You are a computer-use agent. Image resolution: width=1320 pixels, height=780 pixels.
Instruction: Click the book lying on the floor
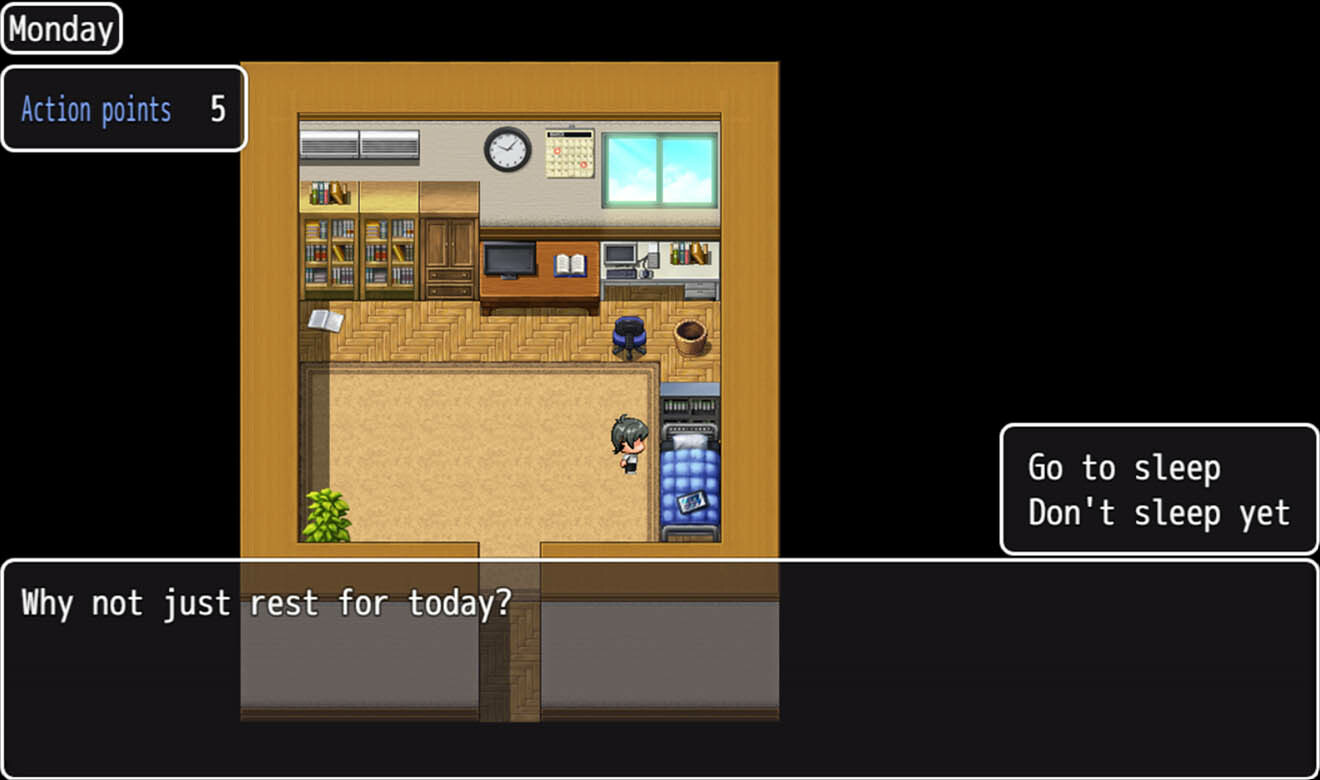[x=327, y=320]
